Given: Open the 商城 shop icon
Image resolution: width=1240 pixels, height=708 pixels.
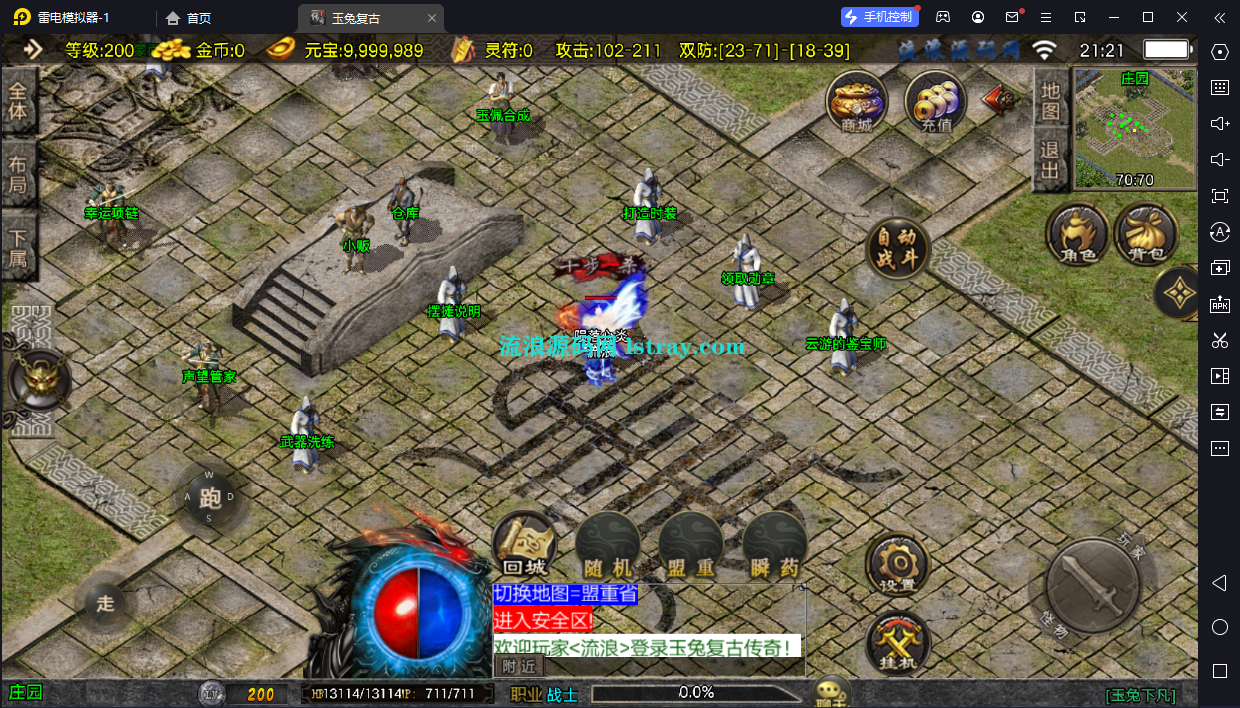Looking at the screenshot, I should [857, 102].
